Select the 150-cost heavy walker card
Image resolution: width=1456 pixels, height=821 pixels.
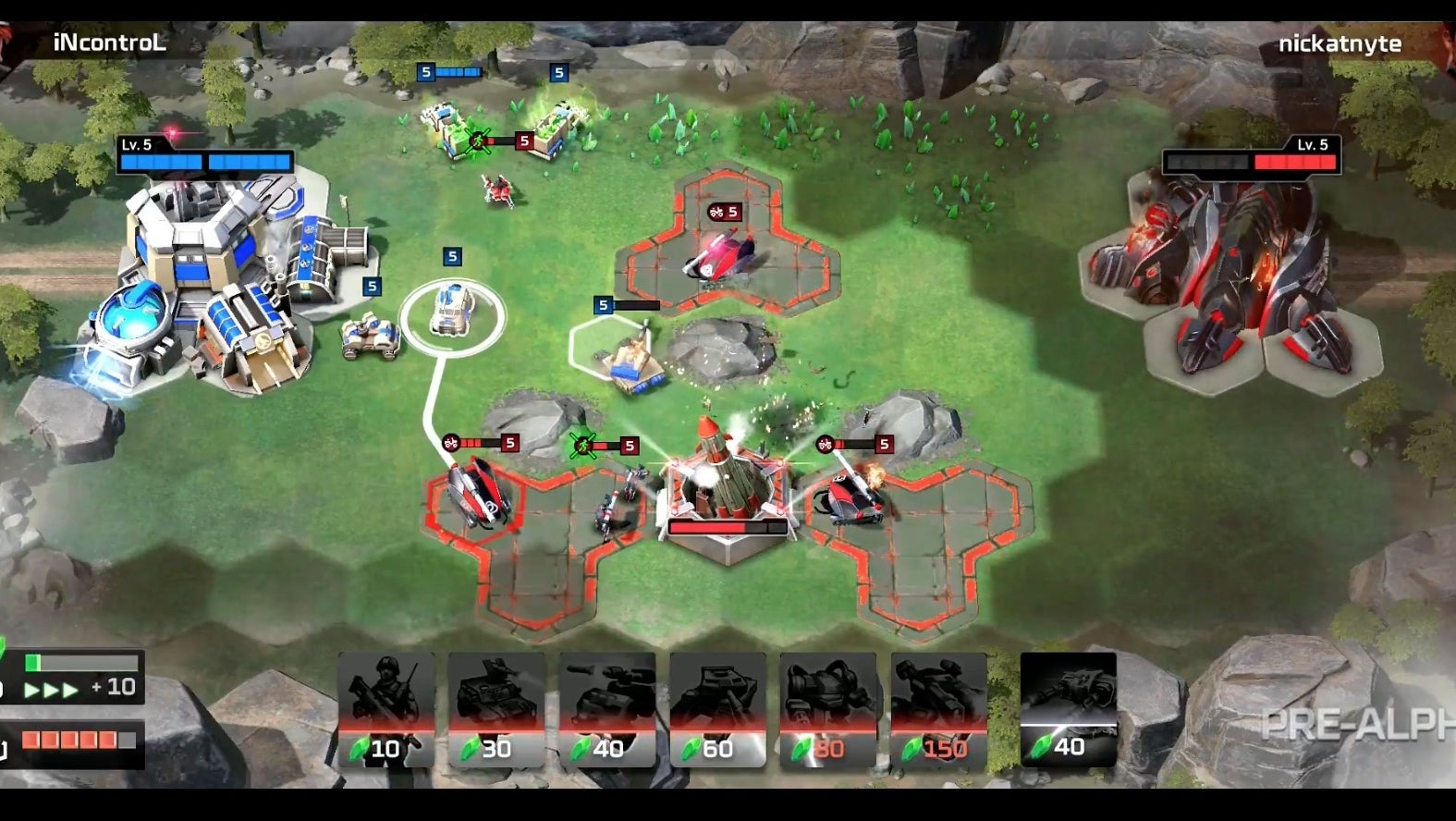940,707
